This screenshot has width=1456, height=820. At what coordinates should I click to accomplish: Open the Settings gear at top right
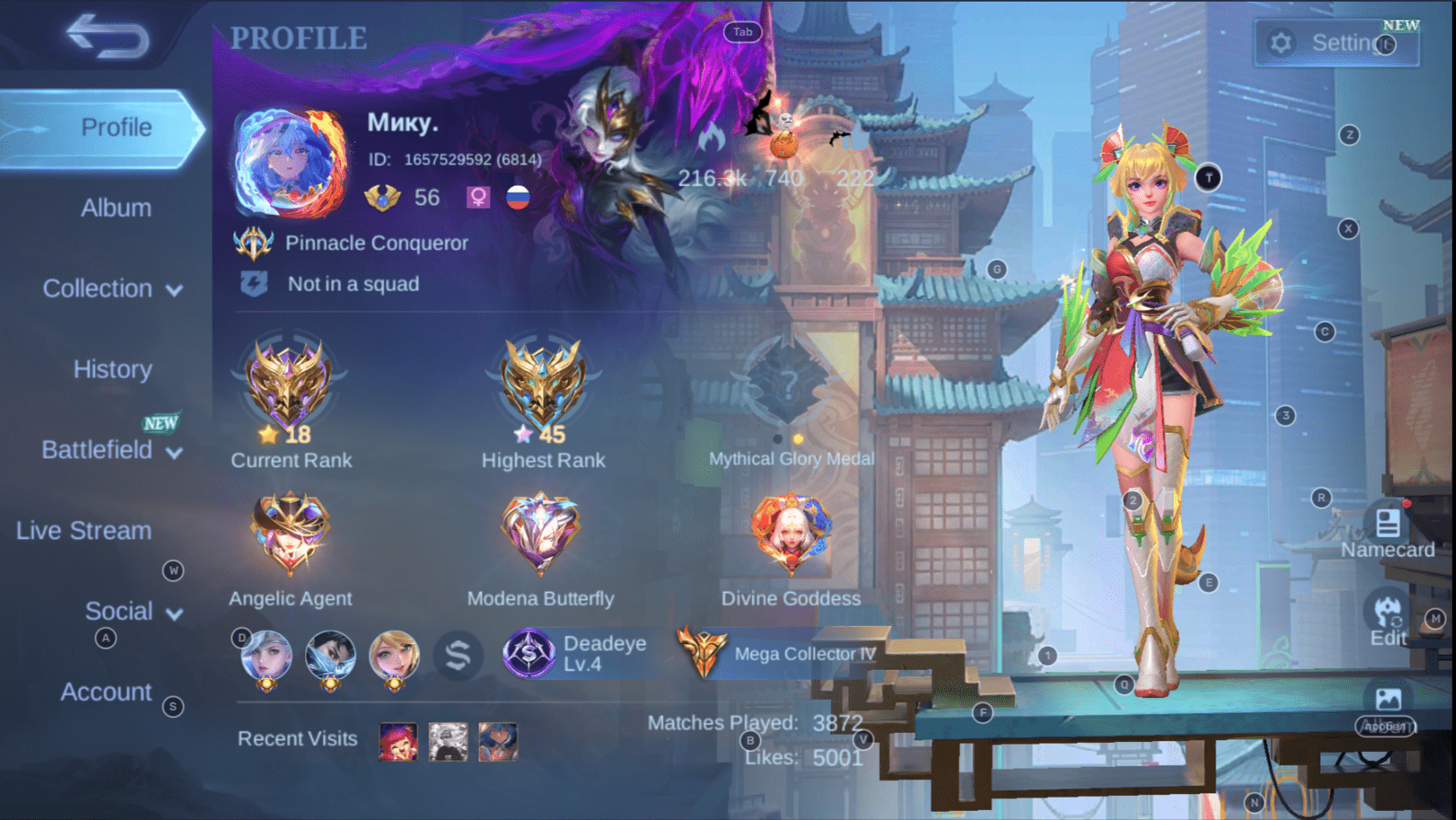1280,42
